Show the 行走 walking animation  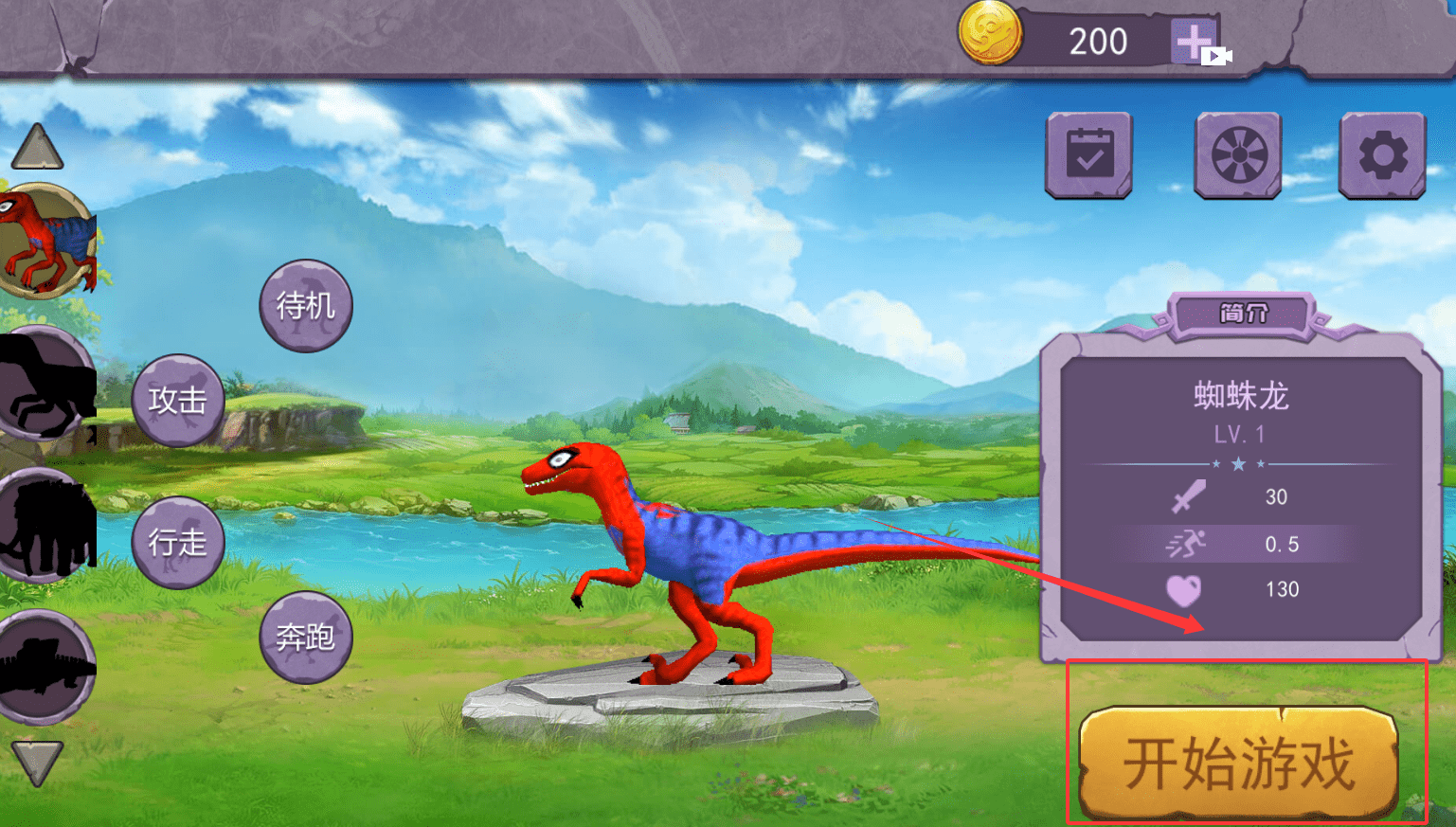[177, 543]
